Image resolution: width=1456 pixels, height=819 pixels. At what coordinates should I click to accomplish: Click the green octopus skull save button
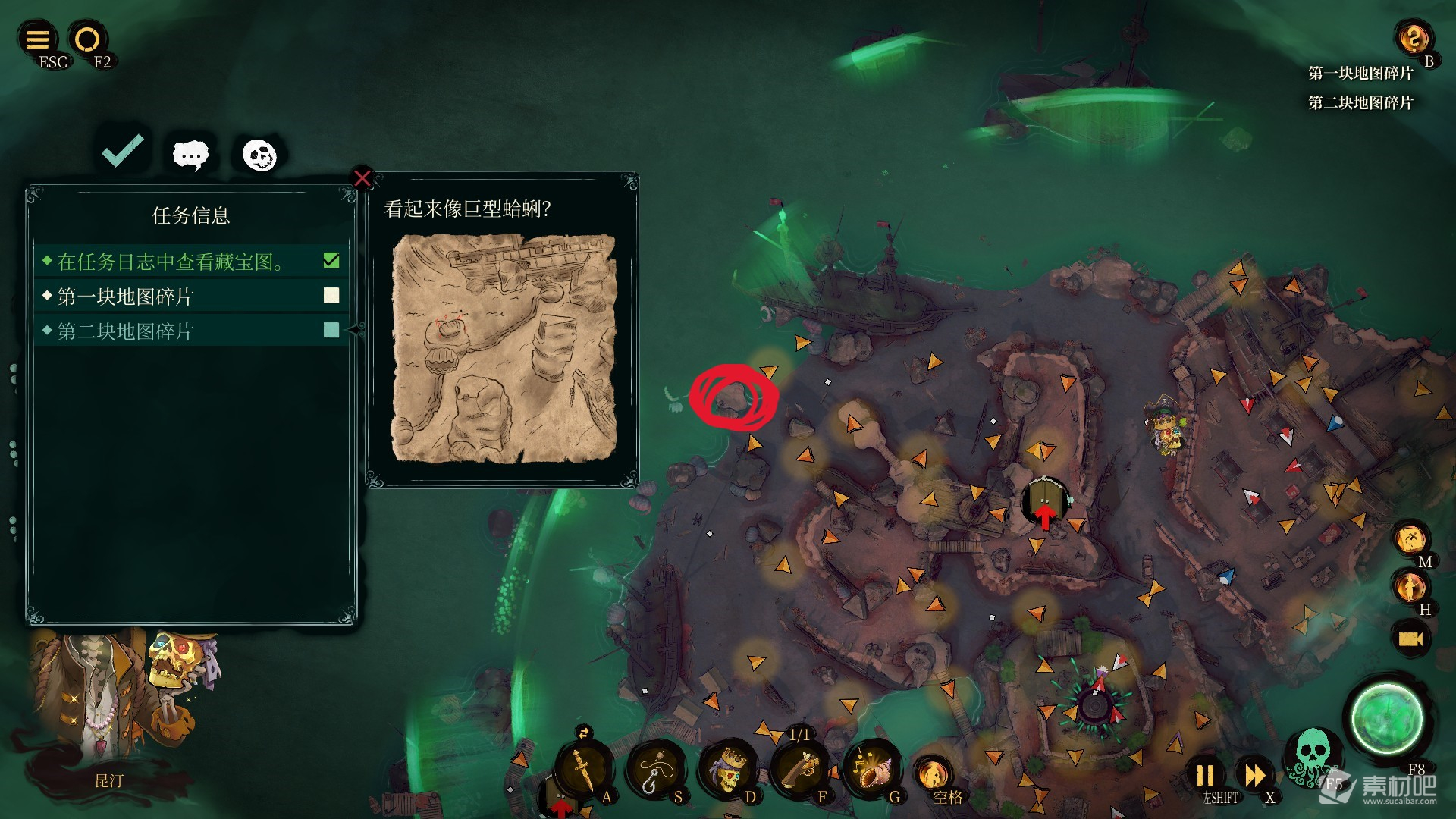tap(1312, 753)
